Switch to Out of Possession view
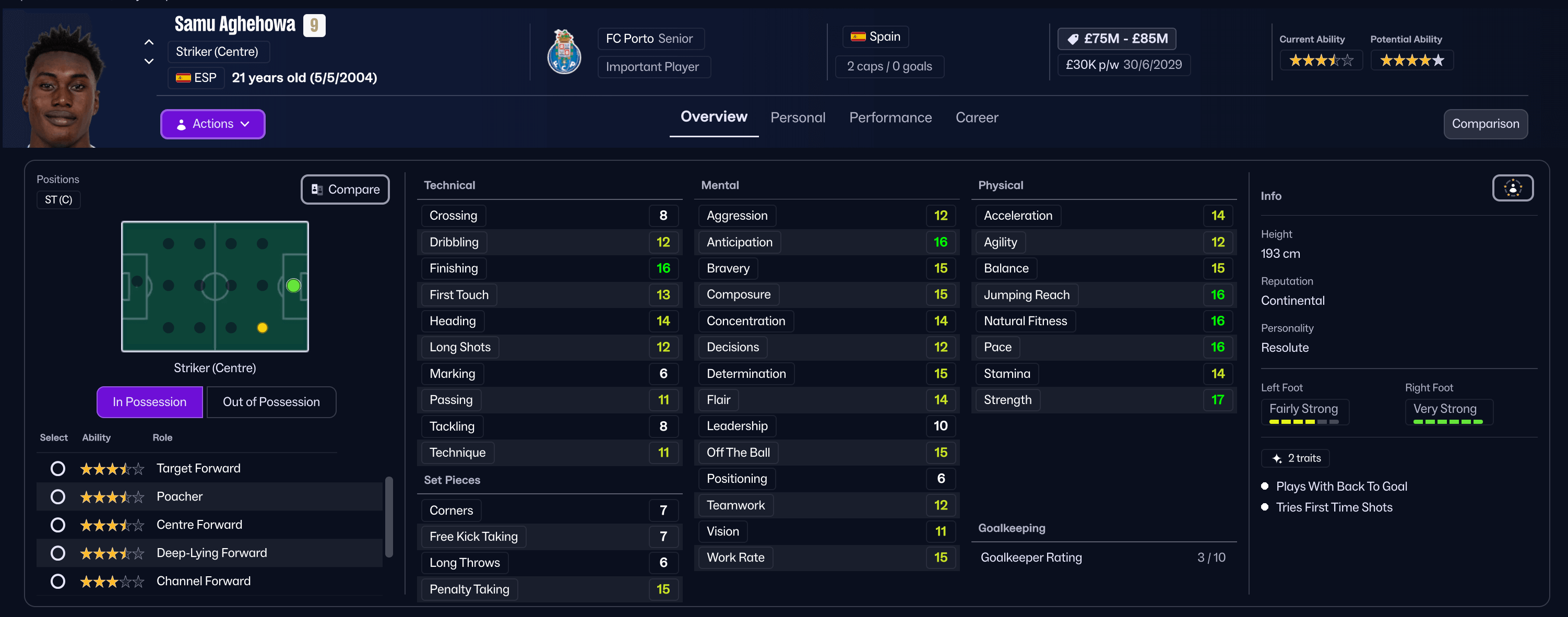This screenshot has width=1568, height=617. tap(271, 401)
